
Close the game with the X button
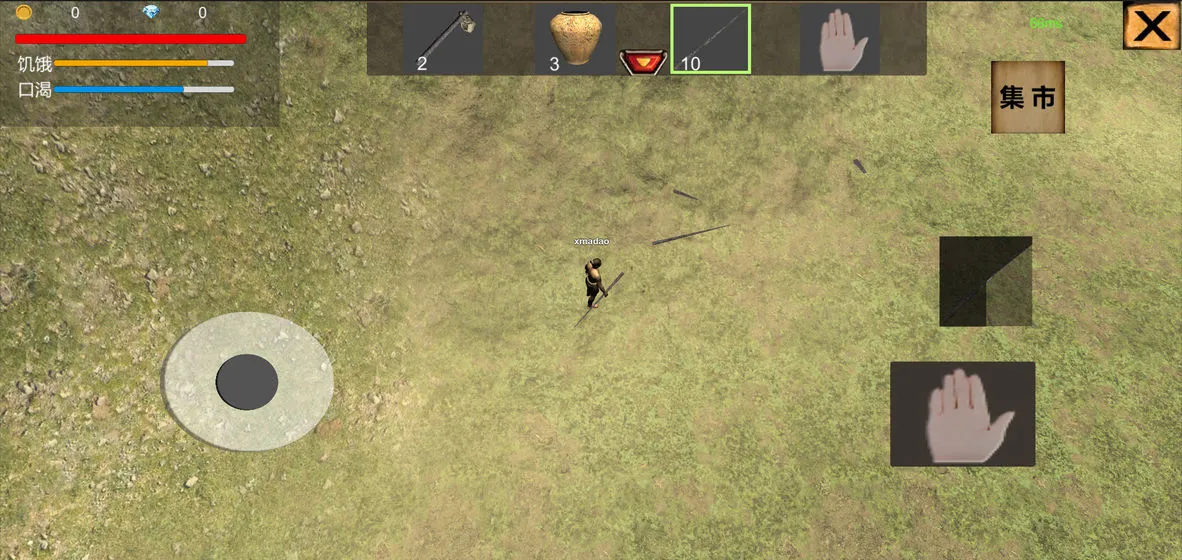pyautogui.click(x=1151, y=26)
